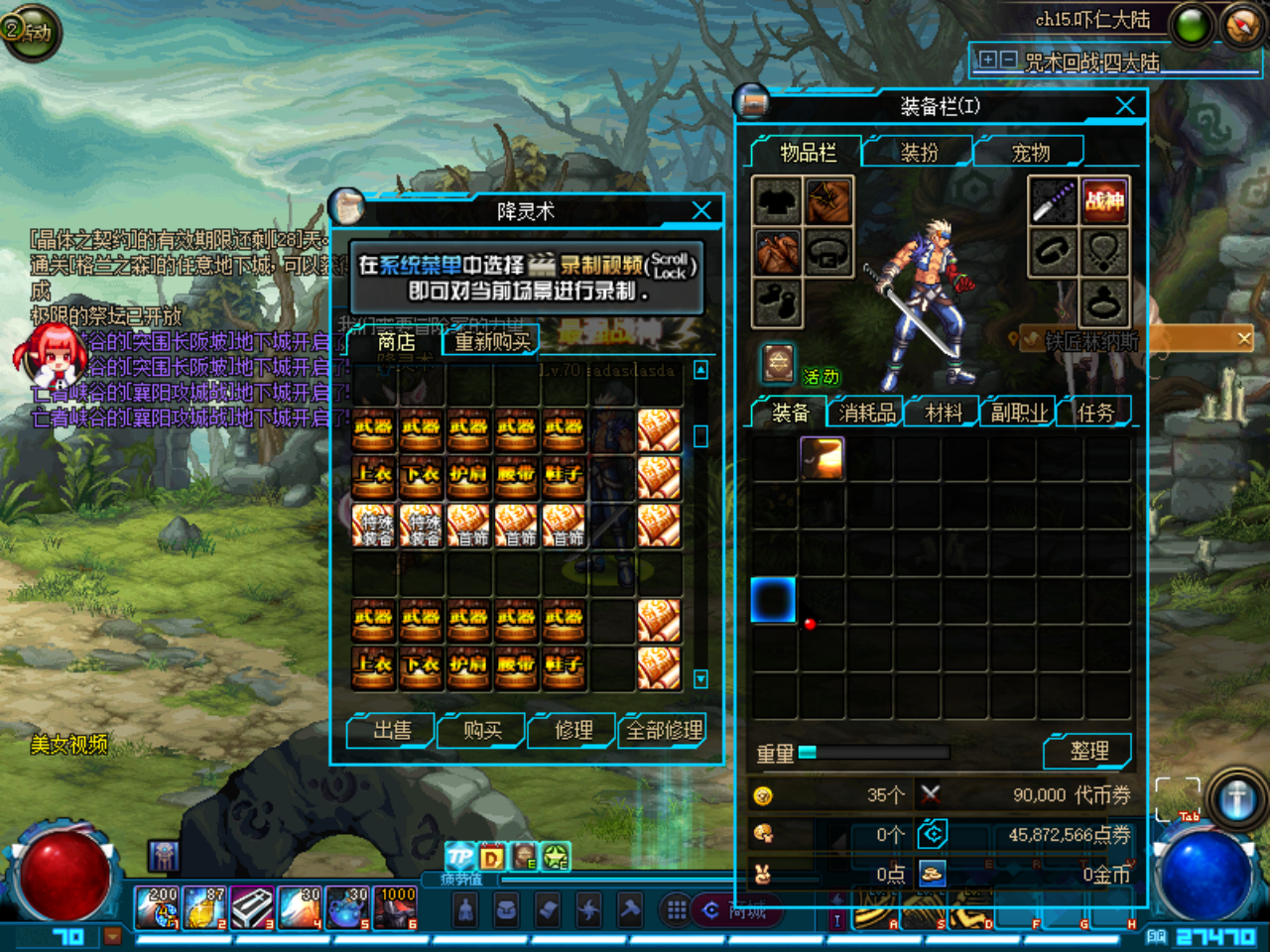Switch to the 消耗品 consumables tab

[x=866, y=413]
